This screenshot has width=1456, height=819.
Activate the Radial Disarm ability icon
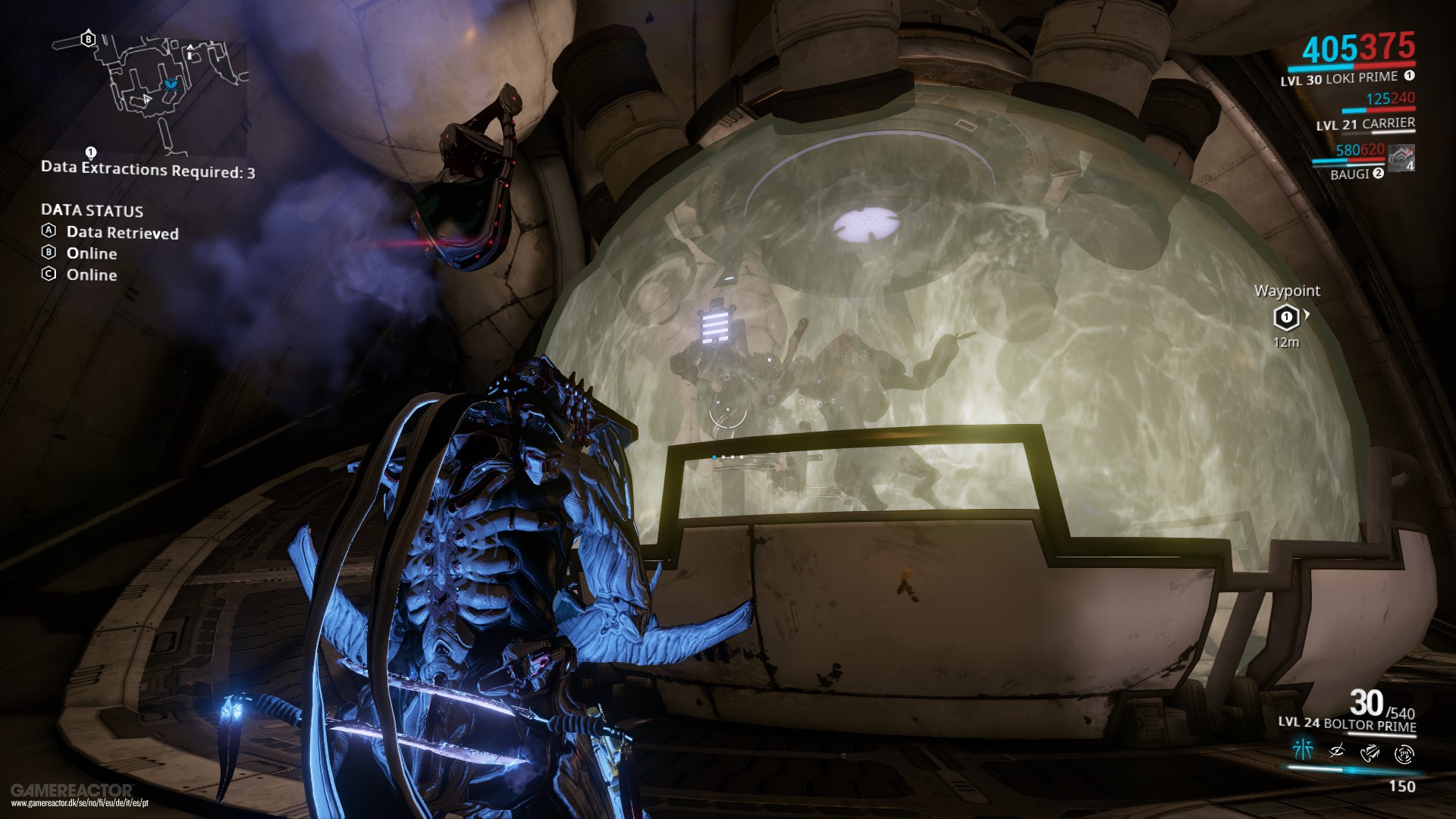1404,754
